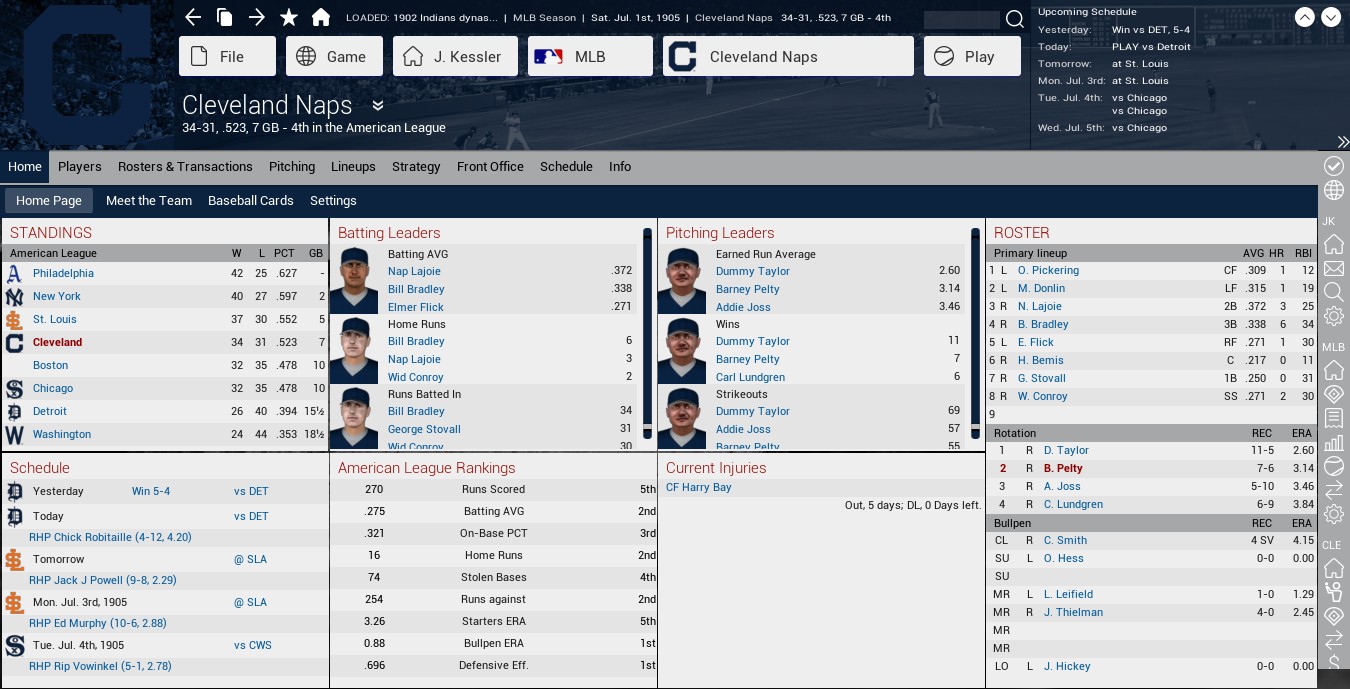This screenshot has height=689, width=1350.
Task: Open the Baseball Cards subpage
Action: 251,201
